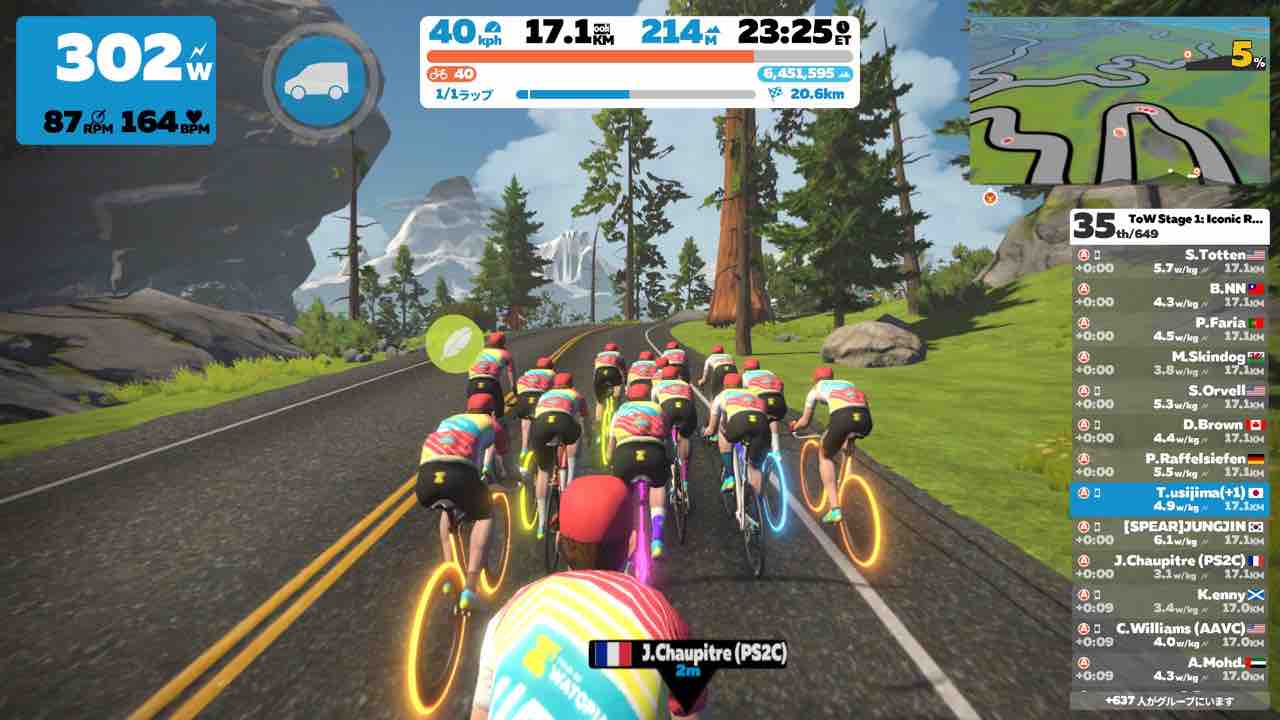Image resolution: width=1280 pixels, height=720 pixels.
Task: View rider S.Orvell's entry
Action: 1169,398
